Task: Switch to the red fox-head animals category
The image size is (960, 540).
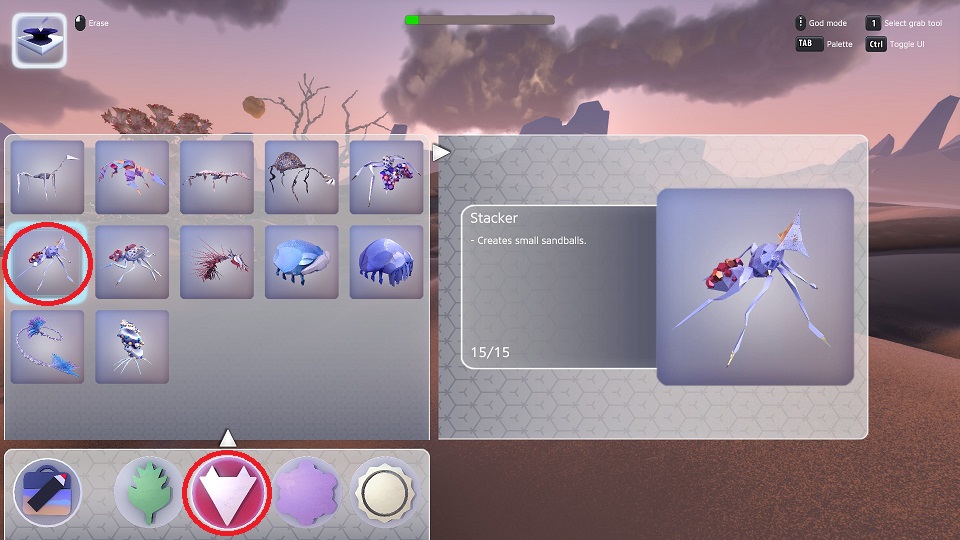Action: coord(227,492)
